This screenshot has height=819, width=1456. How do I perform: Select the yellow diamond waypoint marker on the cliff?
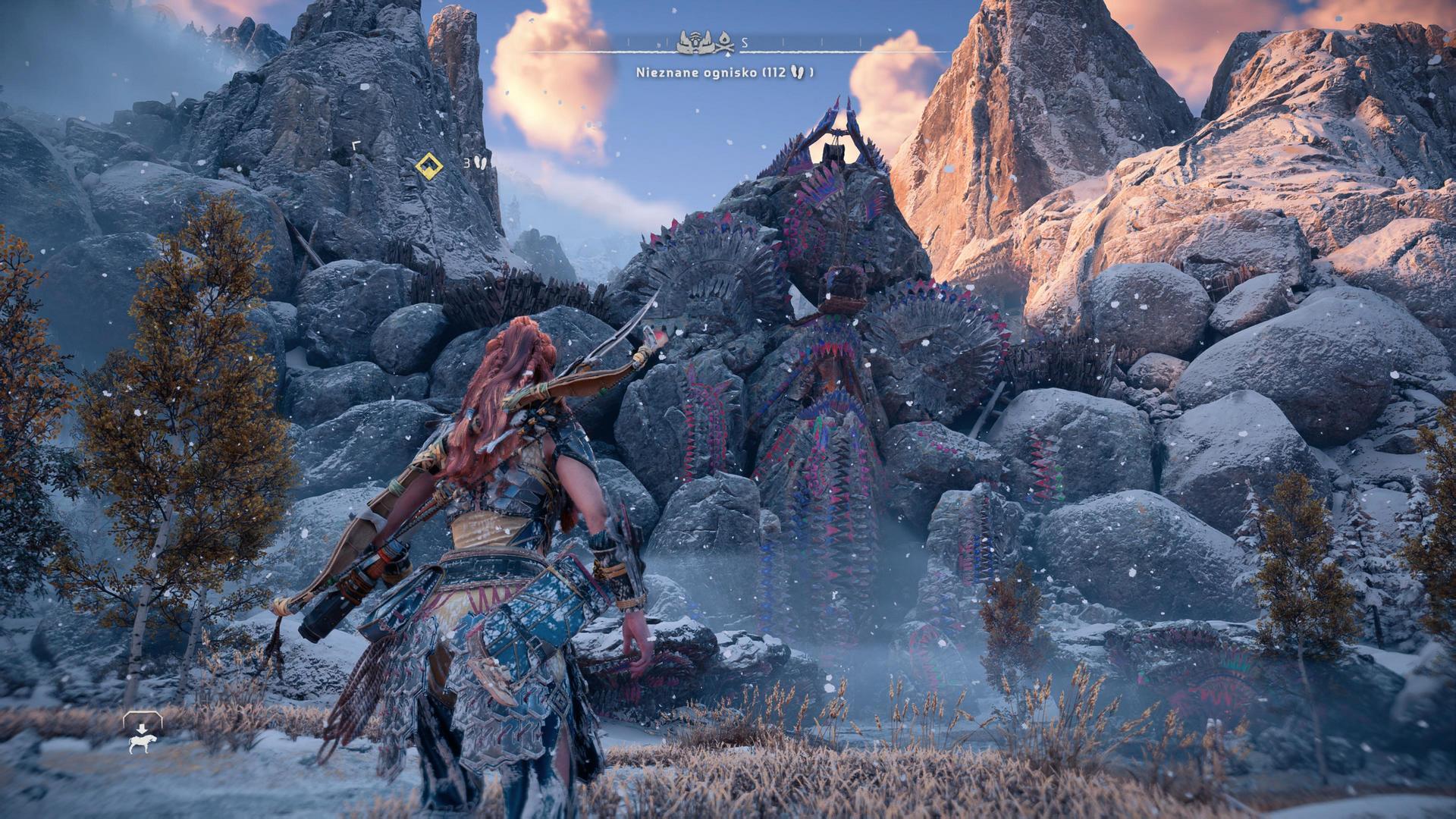[x=429, y=166]
